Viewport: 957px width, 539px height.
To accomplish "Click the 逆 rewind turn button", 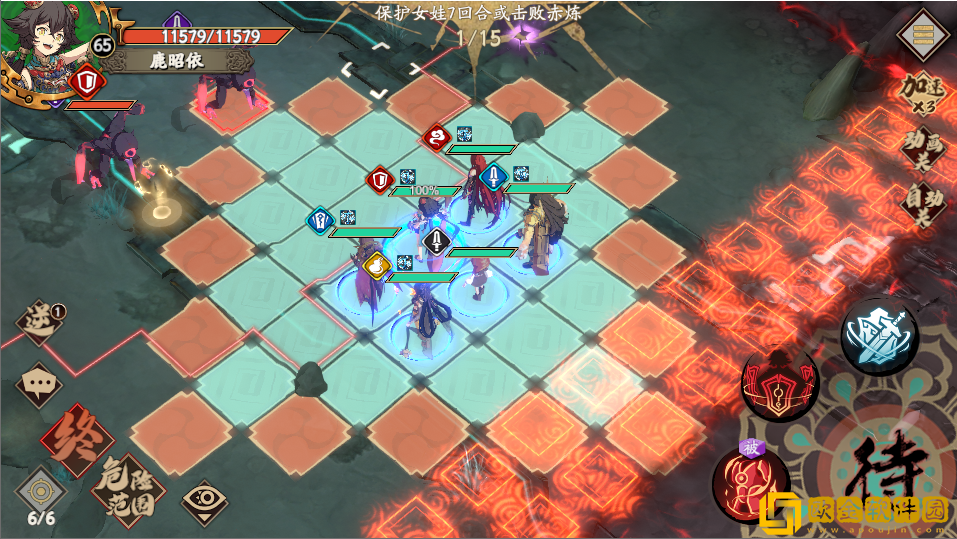I will tap(40, 325).
